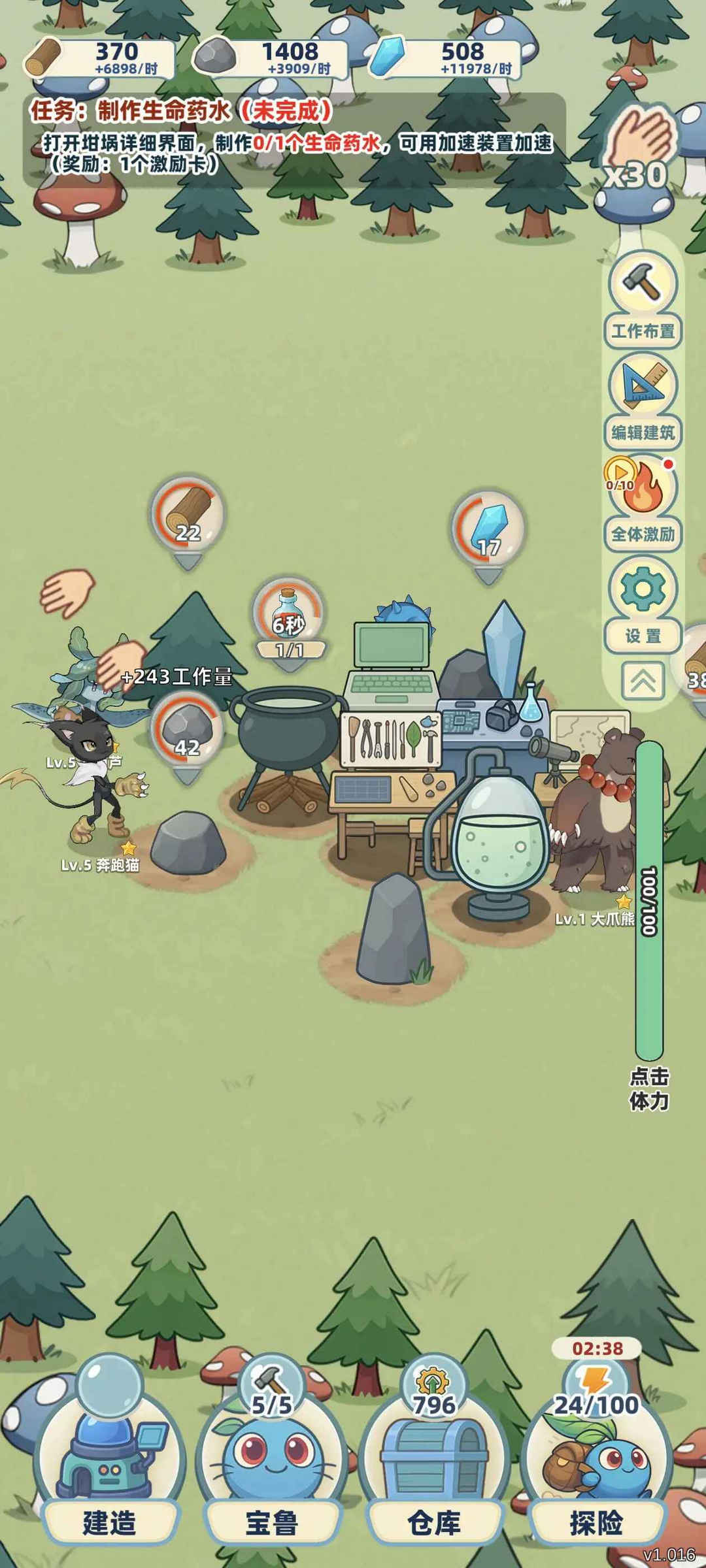Collect the blue crystal bubble showing 17
The image size is (706, 1568).
488,529
